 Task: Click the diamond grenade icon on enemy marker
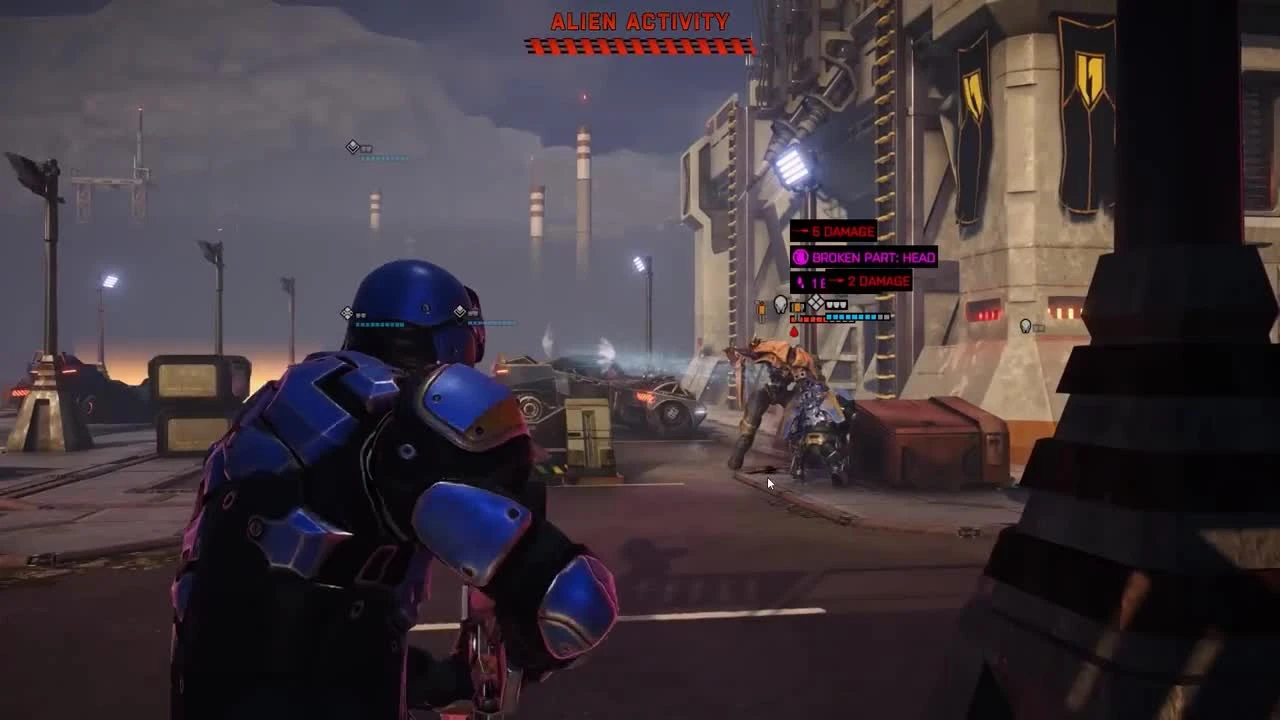click(x=816, y=302)
